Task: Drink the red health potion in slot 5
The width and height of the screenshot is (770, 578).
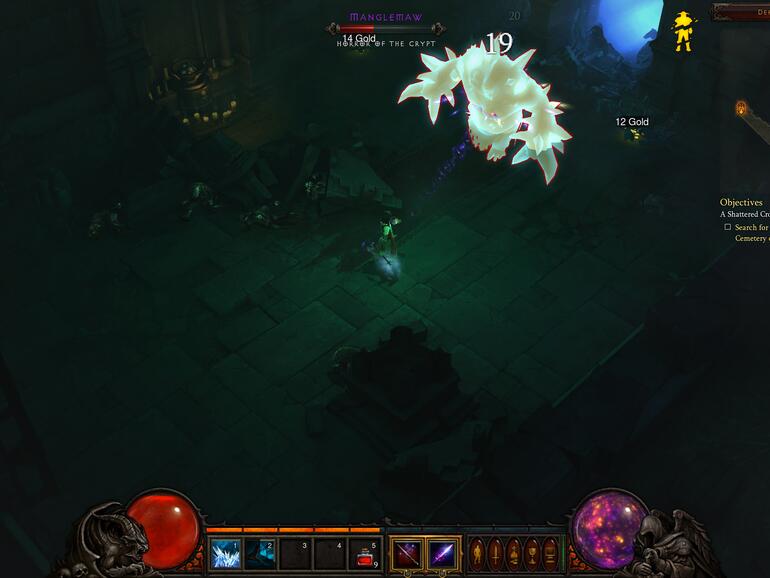Action: tap(365, 554)
